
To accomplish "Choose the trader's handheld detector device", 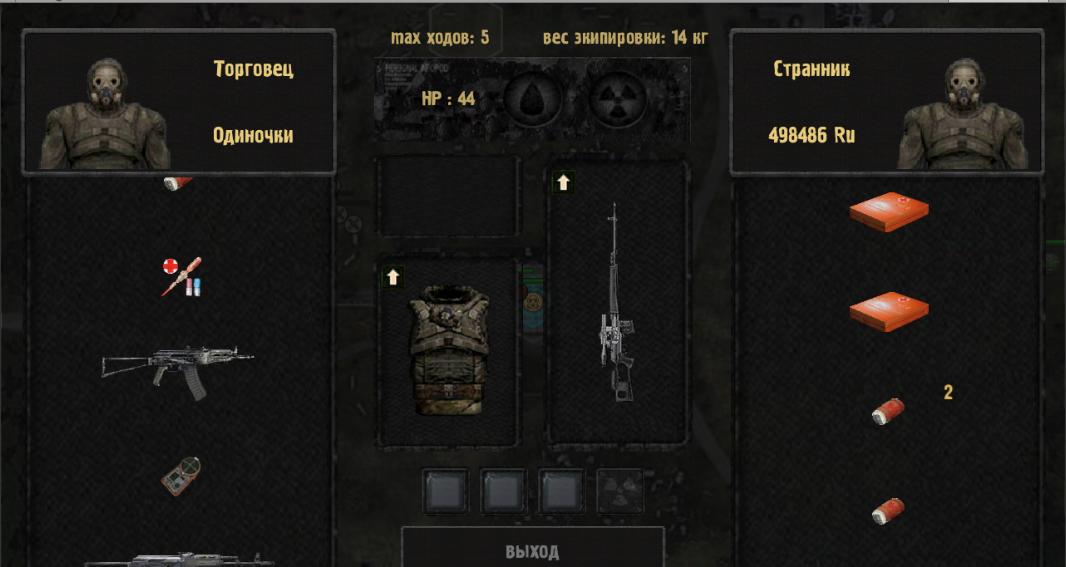I will (x=181, y=476).
